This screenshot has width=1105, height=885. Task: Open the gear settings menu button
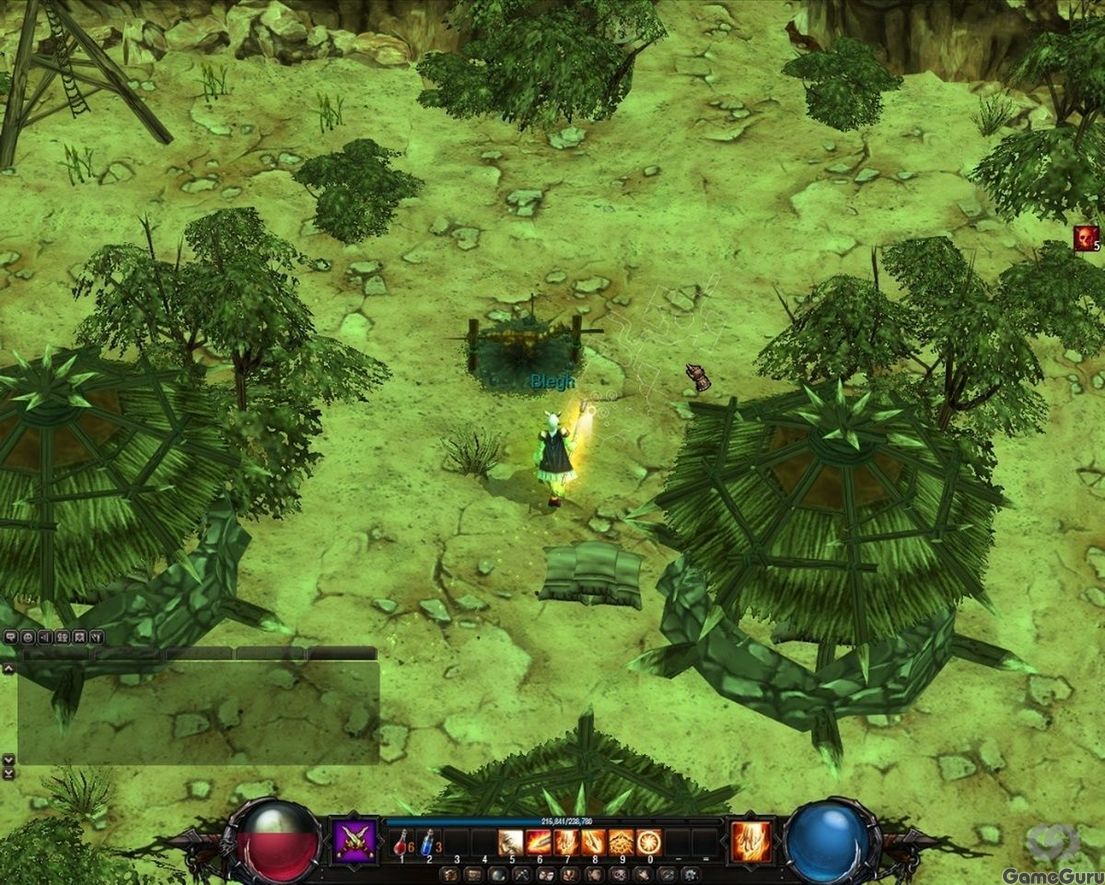[x=690, y=875]
